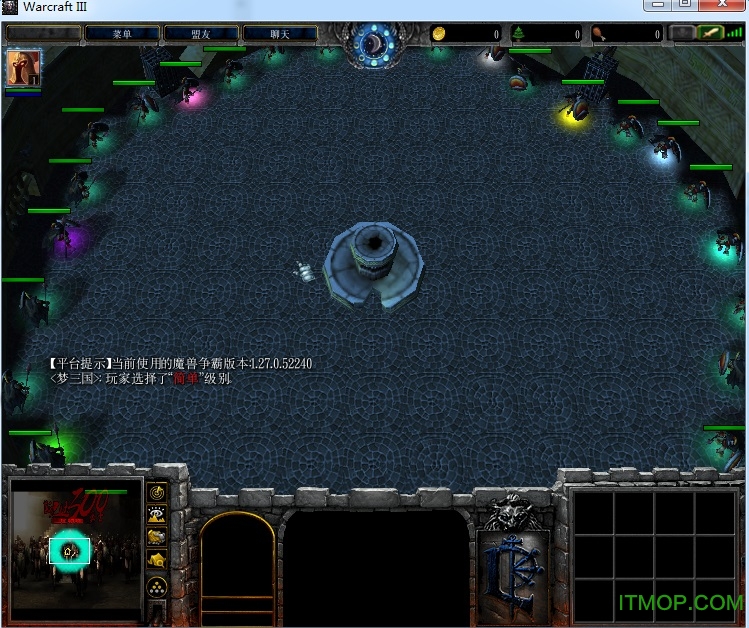Maximize the Warcraft III window

click(685, 6)
